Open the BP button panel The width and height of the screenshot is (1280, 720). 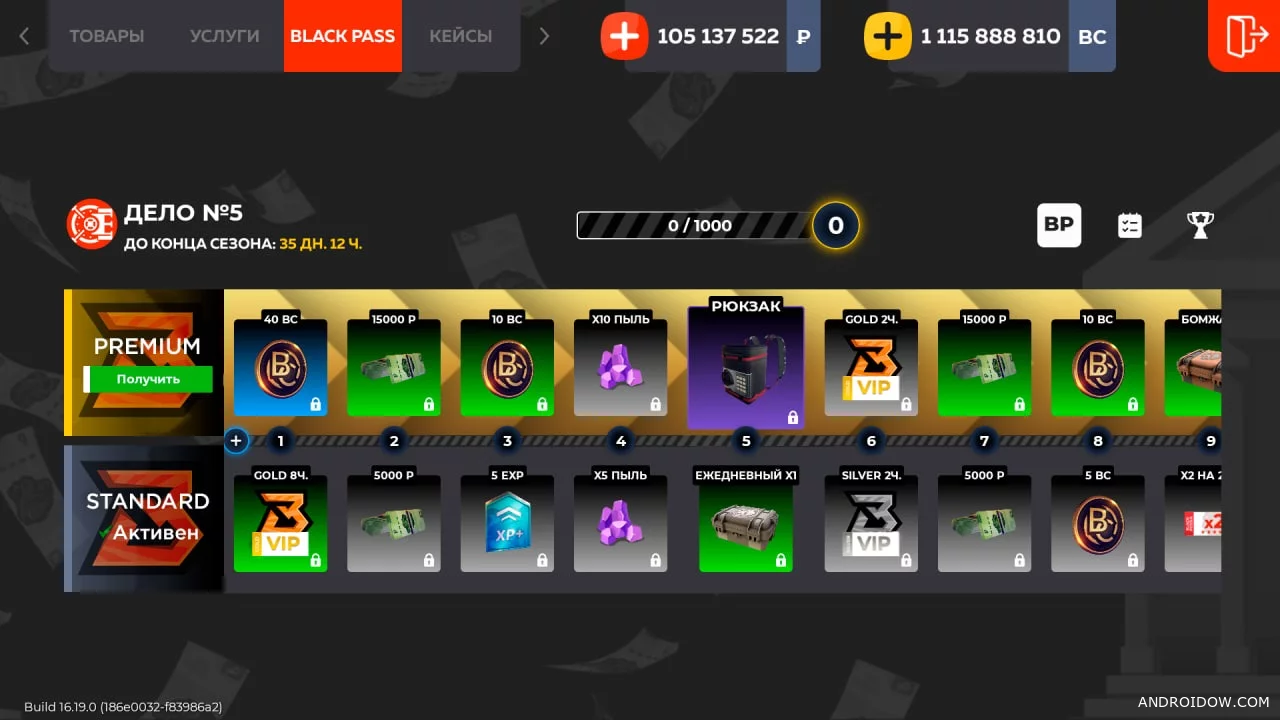1058,225
